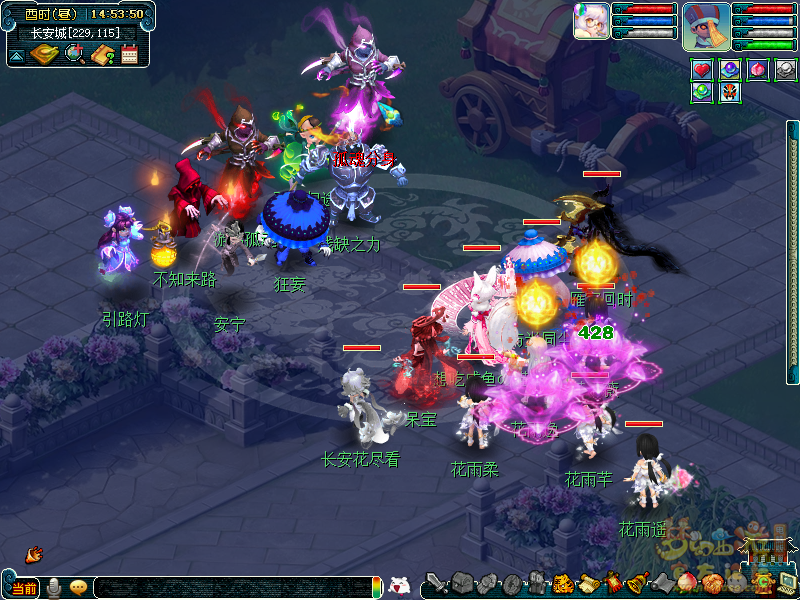Select the red heart buff icon
Viewport: 800px width, 600px height.
702,70
